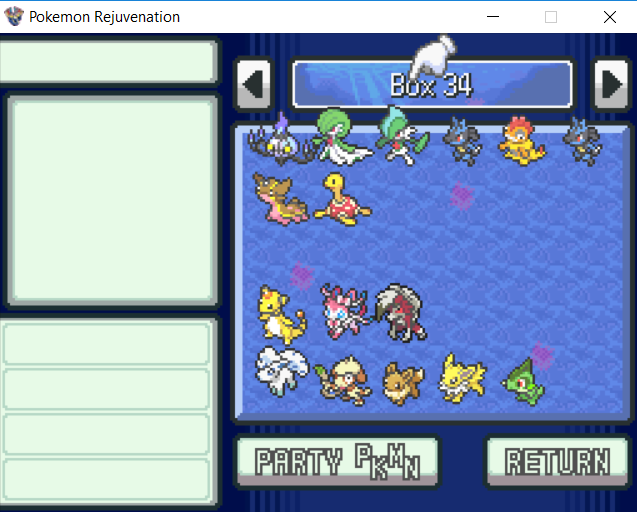Viewport: 637px width, 512px height.
Task: Choose Jolteon from the box
Action: click(x=462, y=377)
